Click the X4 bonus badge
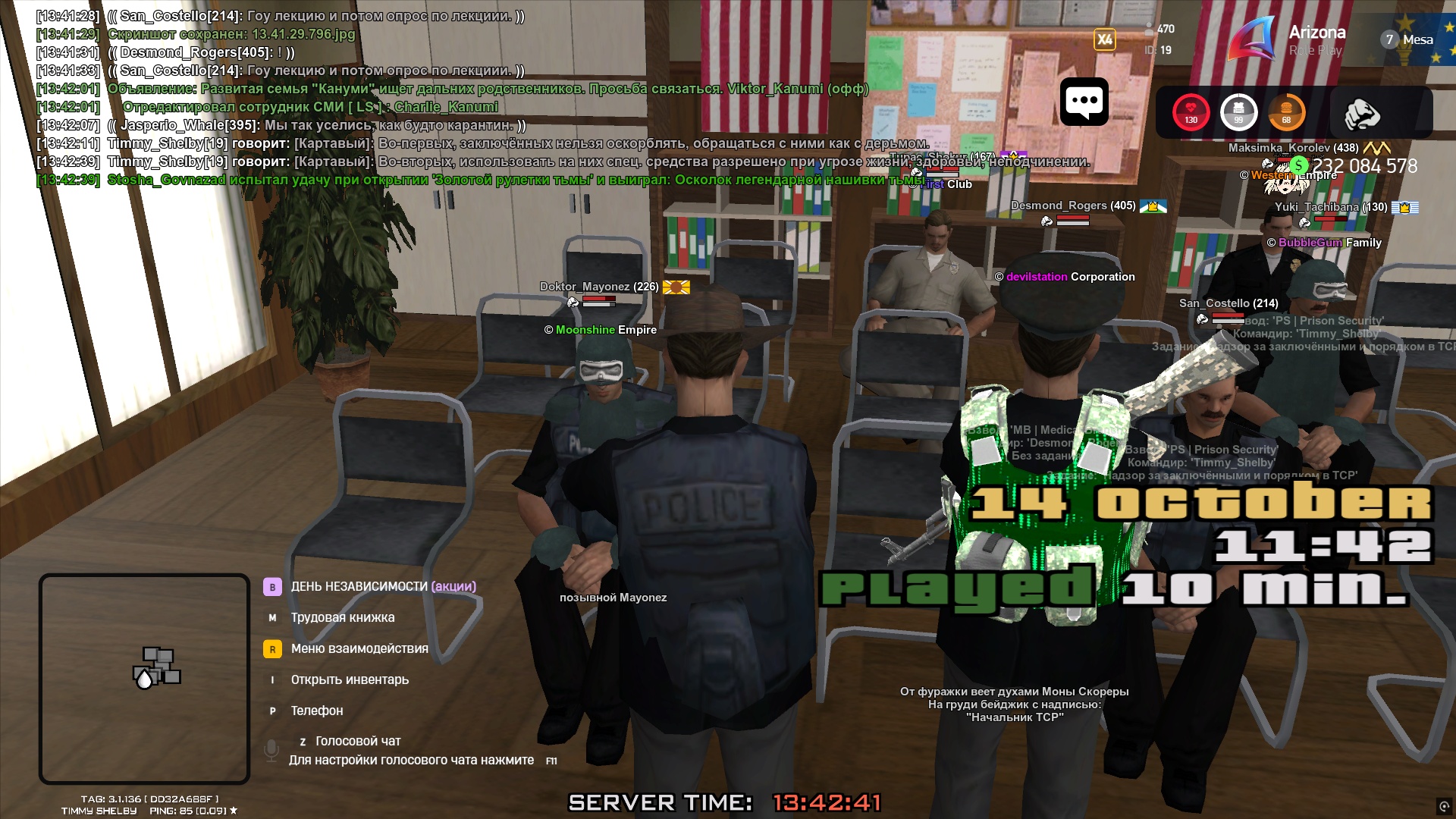 pos(1104,39)
